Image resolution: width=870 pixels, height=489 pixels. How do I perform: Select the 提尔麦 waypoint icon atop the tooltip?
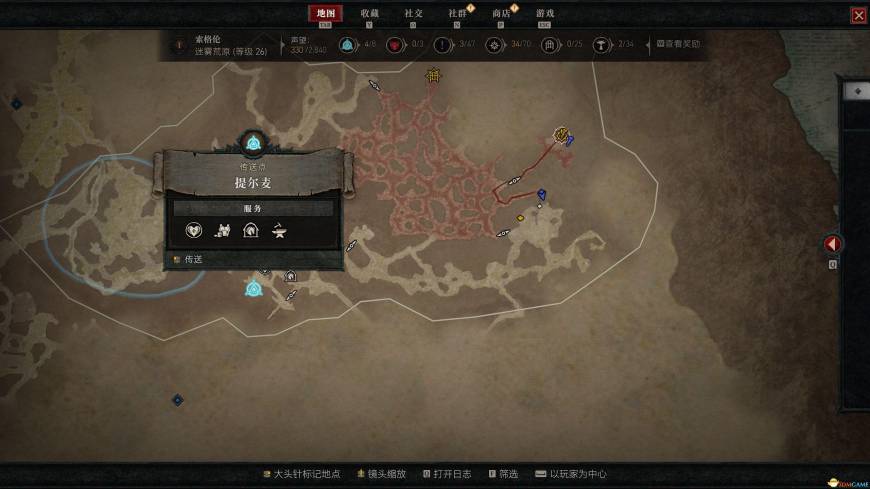pos(253,142)
